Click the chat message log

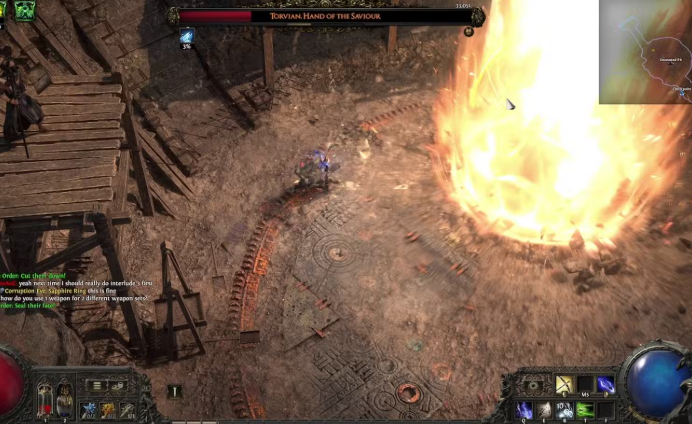pyautogui.click(x=75, y=290)
